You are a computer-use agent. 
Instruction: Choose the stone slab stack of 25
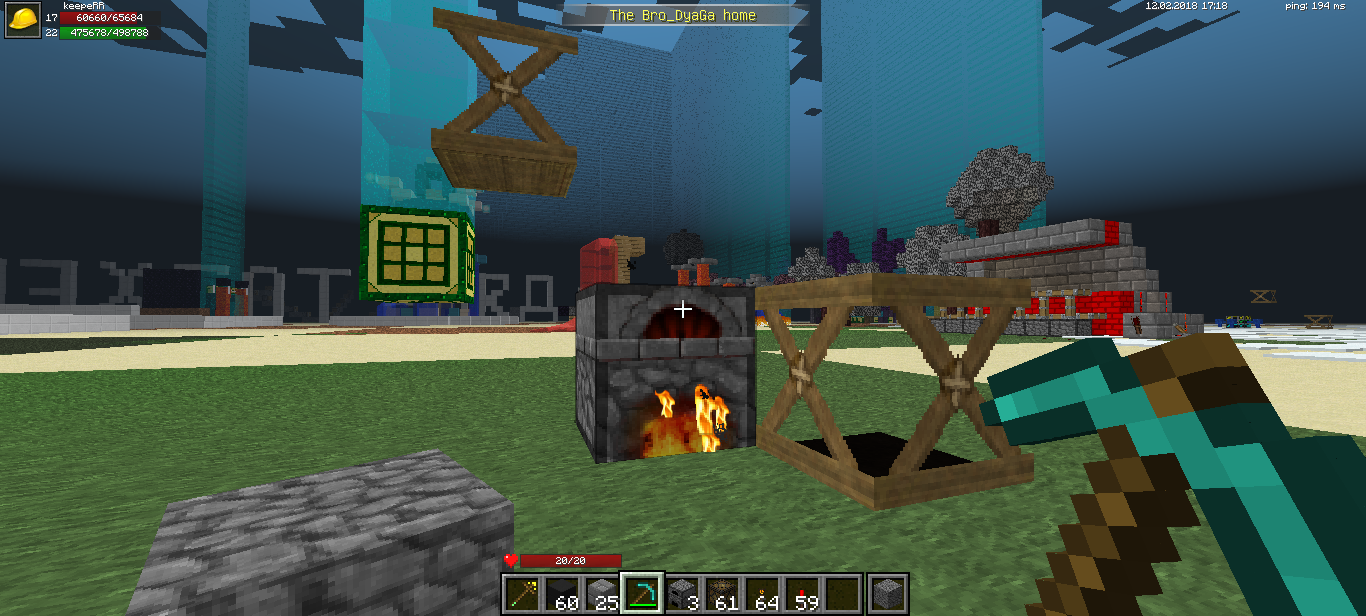601,594
